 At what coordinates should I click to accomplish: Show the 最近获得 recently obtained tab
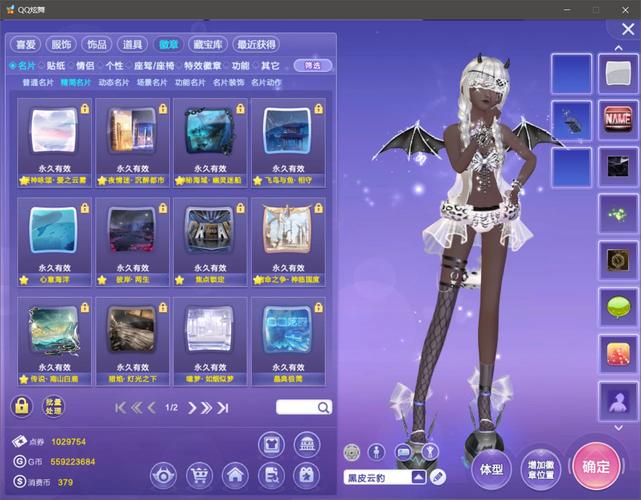click(x=256, y=44)
